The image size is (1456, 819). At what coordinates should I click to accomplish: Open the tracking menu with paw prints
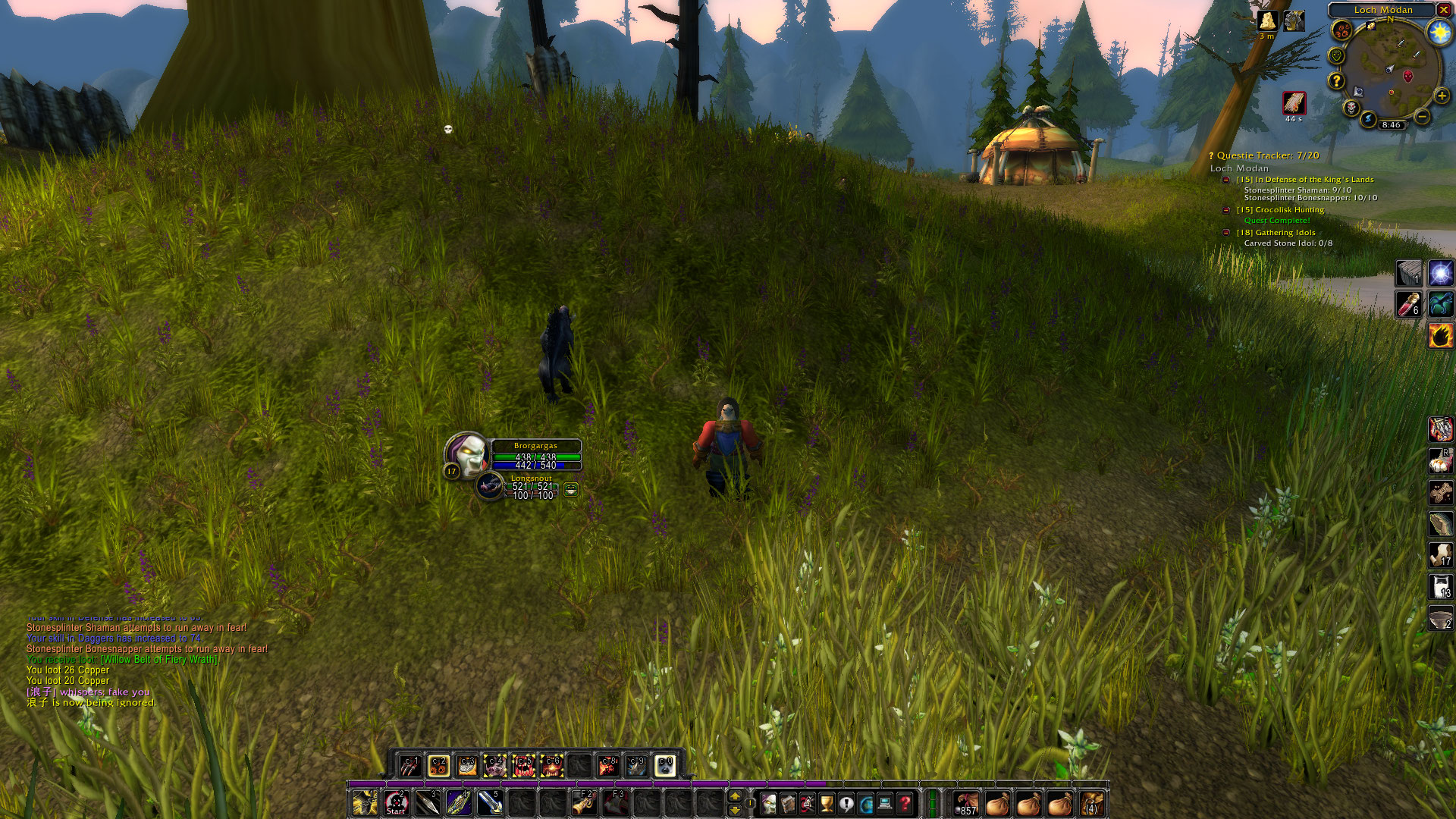pos(1342,31)
